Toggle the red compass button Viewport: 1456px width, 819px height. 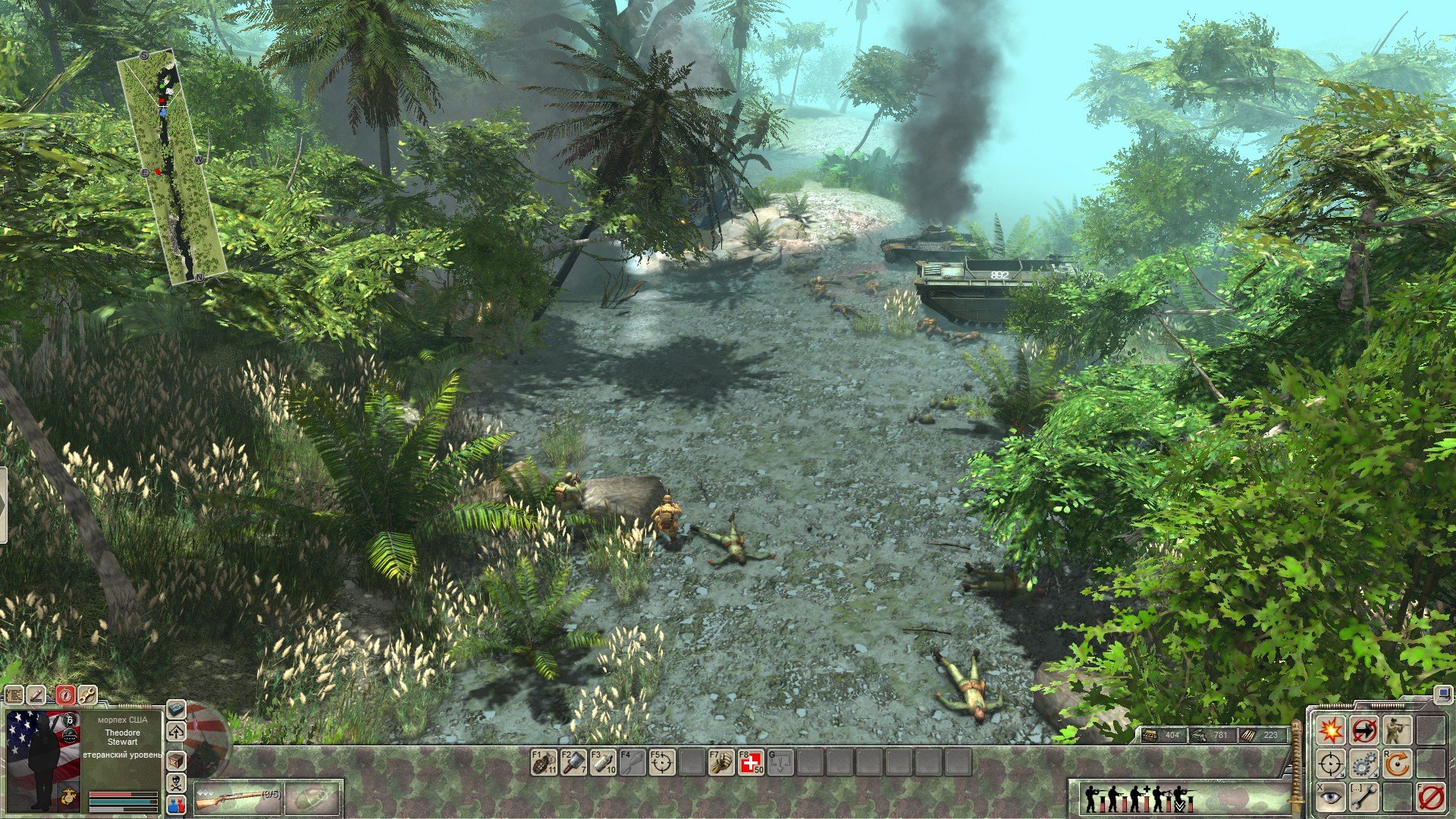pos(64,695)
